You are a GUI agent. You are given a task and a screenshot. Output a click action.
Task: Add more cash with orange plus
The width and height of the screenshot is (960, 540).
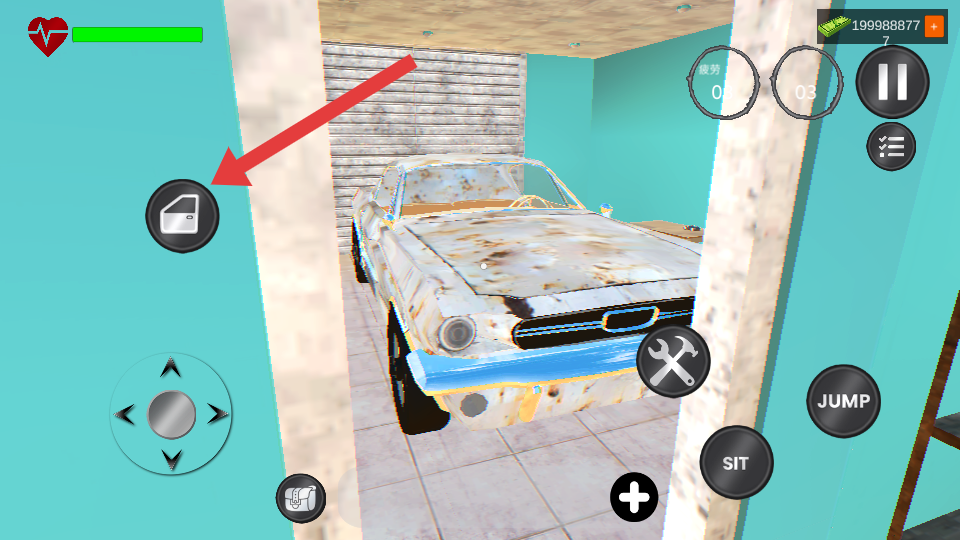(x=934, y=26)
